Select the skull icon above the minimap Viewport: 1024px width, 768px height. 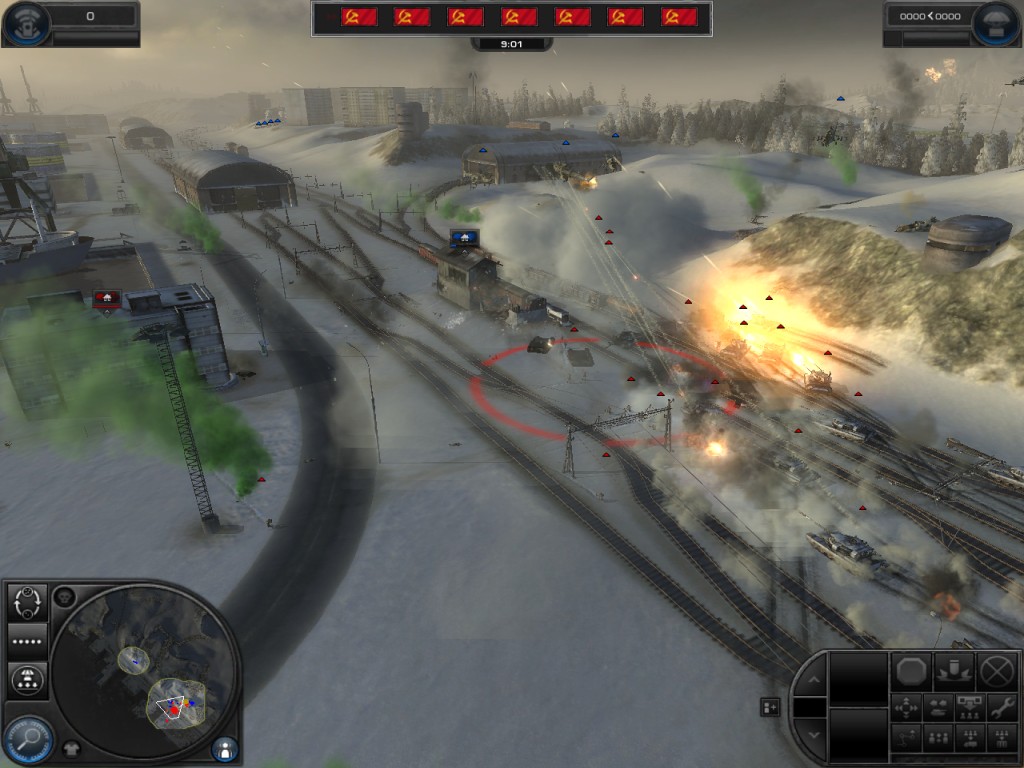point(66,598)
